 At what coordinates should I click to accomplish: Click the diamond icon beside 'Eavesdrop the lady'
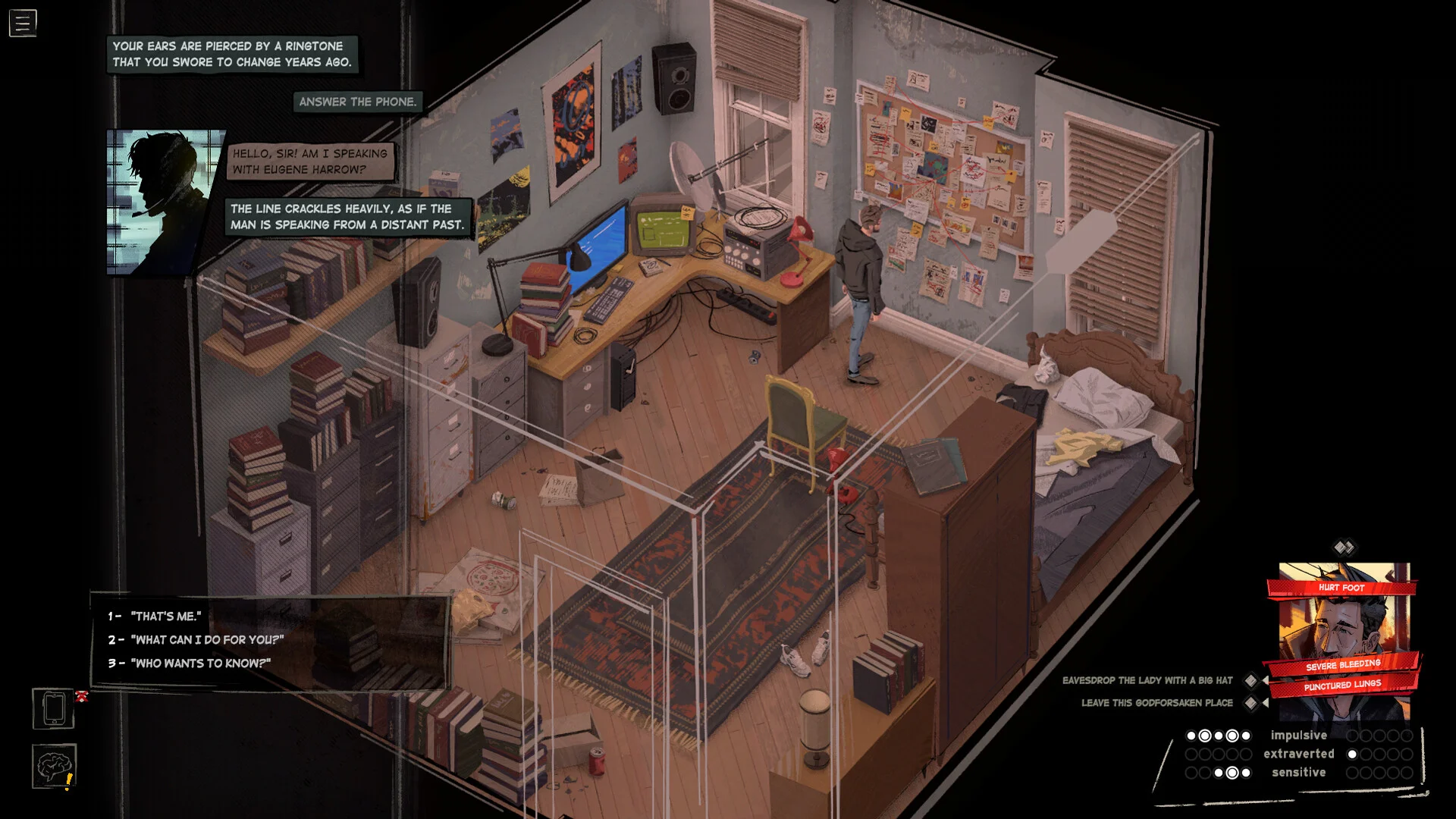point(1250,680)
